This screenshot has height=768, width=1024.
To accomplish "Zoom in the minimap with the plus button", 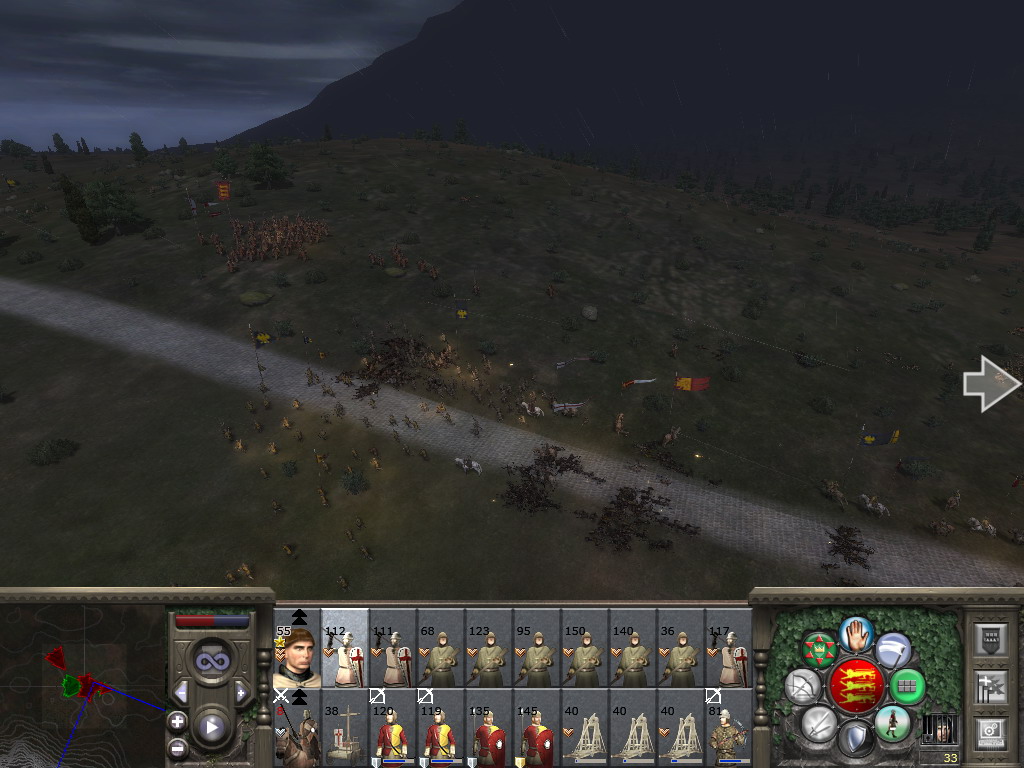I will click(x=177, y=721).
